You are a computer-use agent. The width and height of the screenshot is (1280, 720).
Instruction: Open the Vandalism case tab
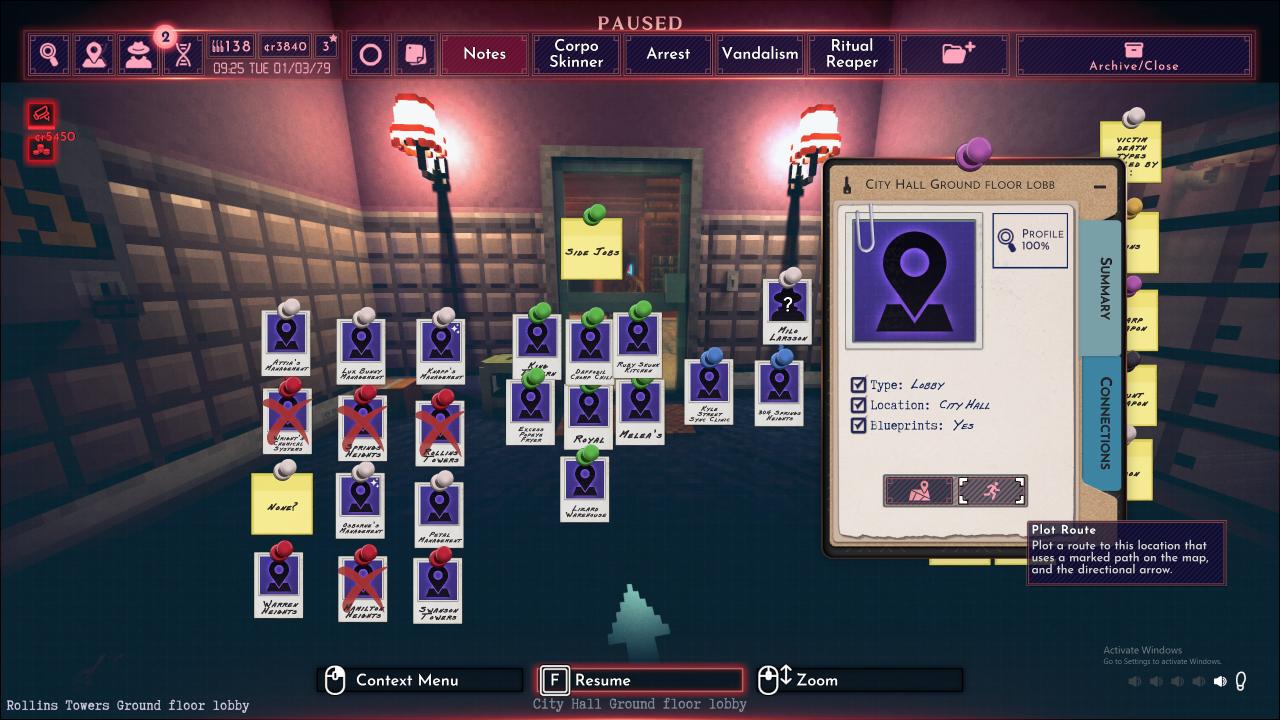coord(760,54)
